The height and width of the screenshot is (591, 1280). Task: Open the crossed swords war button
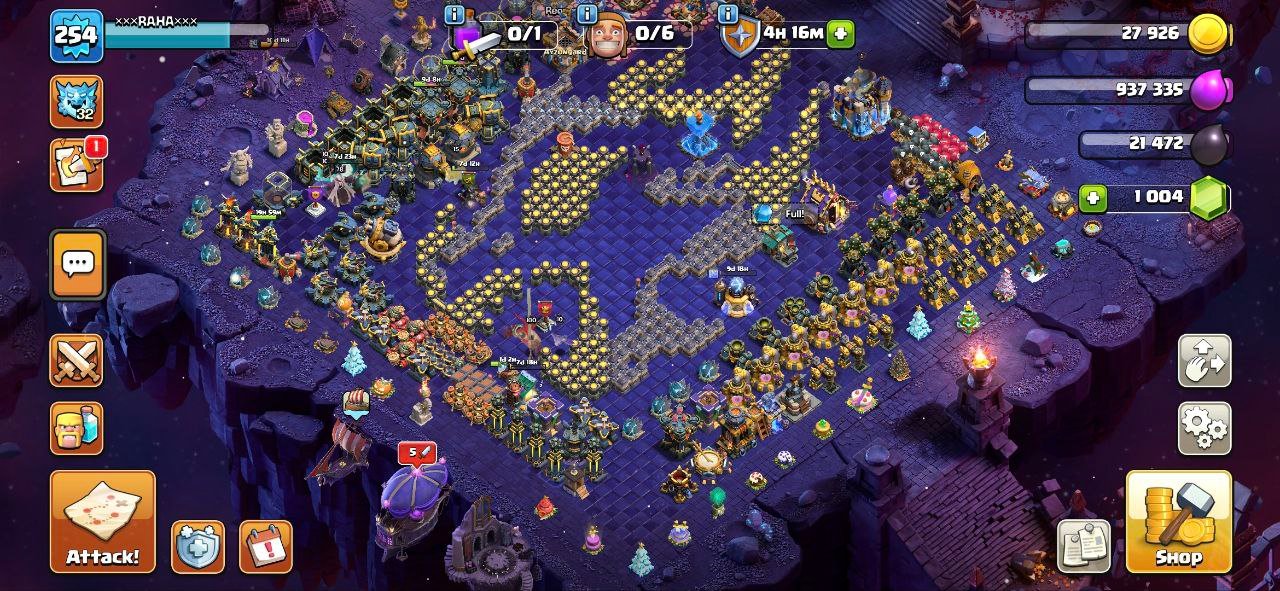point(77,360)
